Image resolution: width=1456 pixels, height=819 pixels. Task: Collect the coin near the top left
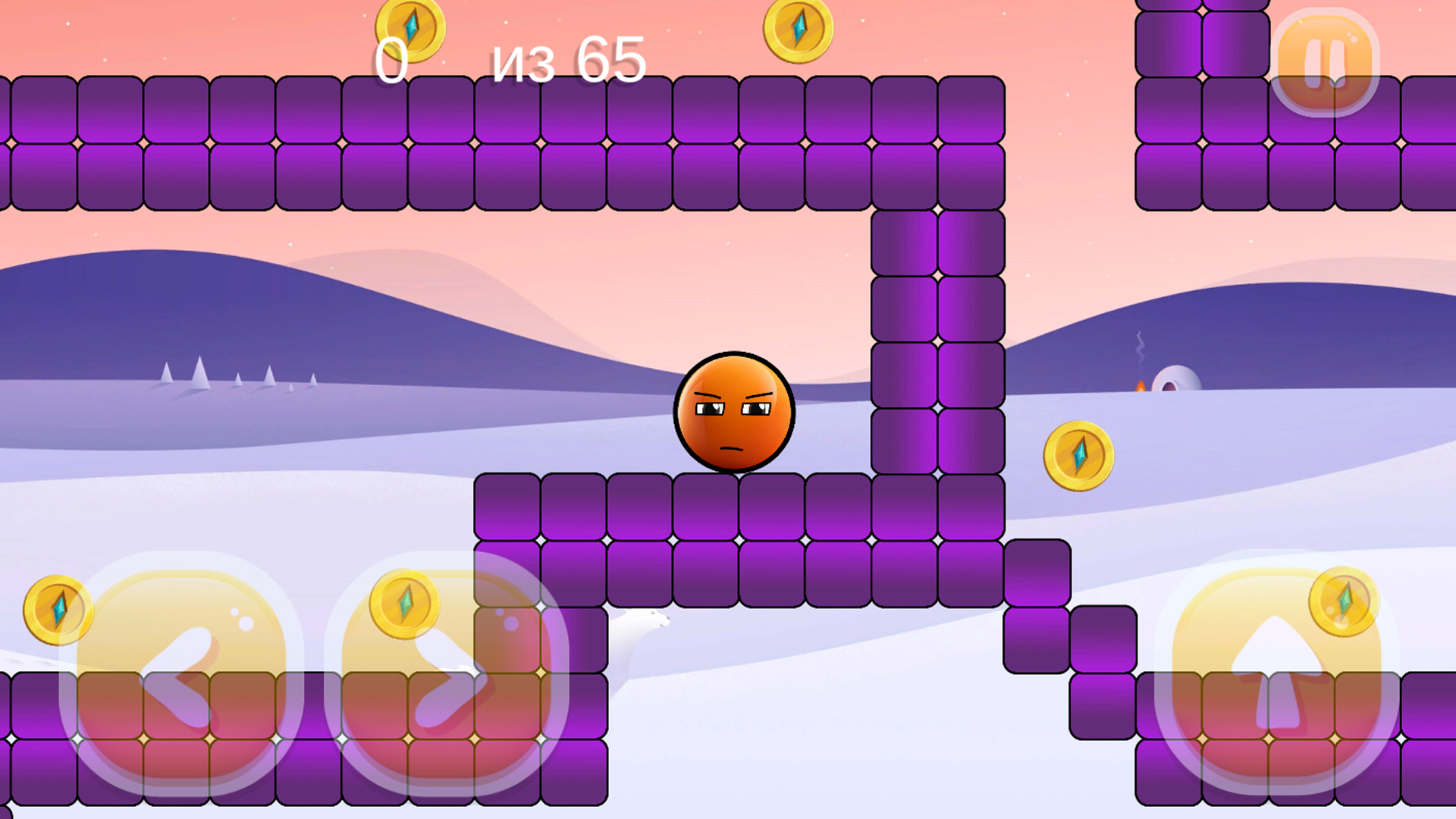(413, 25)
